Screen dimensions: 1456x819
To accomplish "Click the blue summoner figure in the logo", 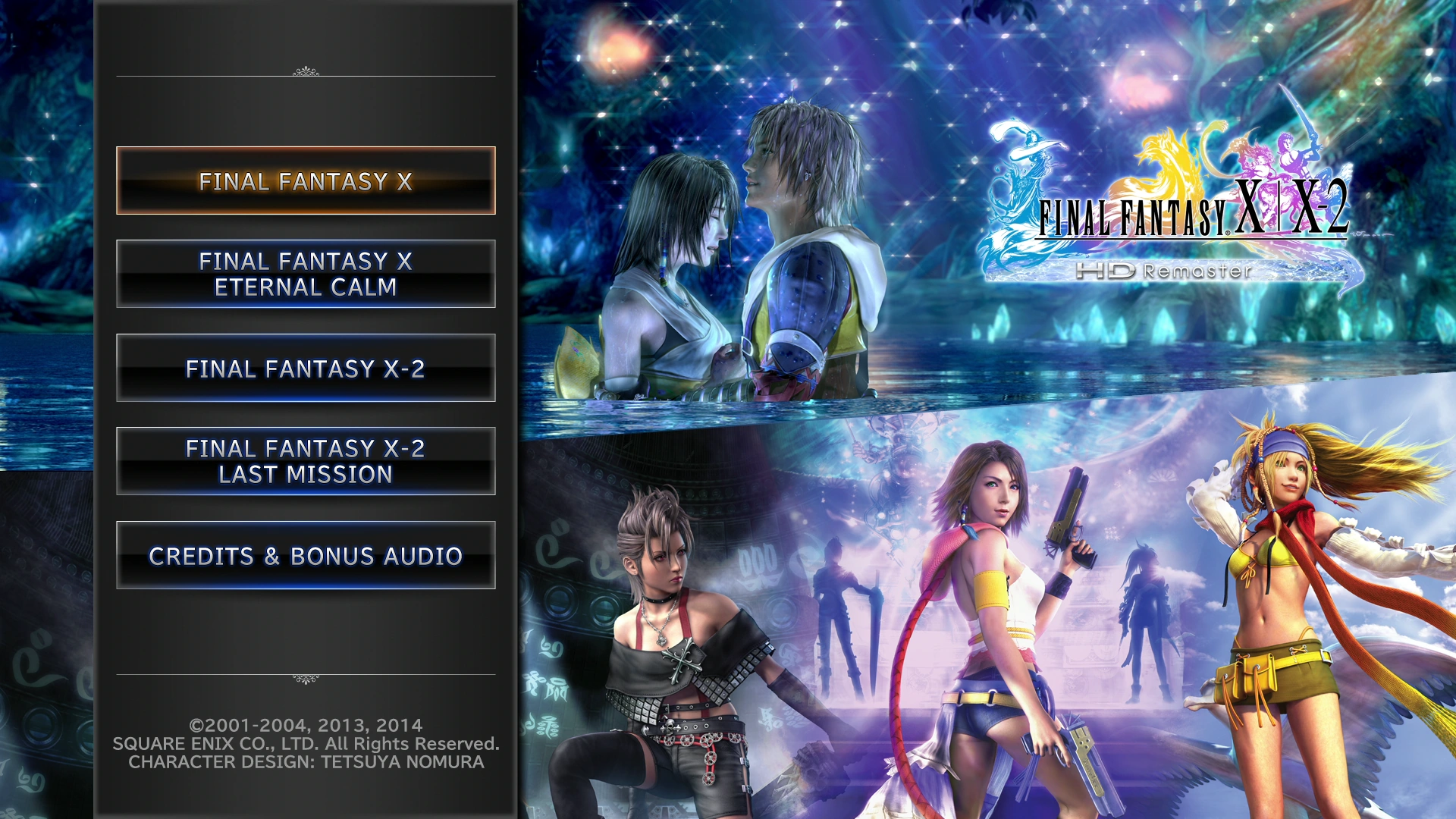I will pyautogui.click(x=1024, y=159).
